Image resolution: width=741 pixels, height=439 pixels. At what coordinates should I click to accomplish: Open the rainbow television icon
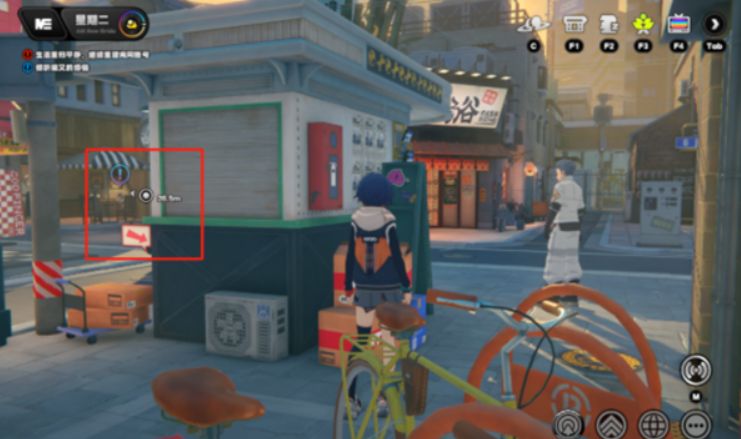point(678,23)
